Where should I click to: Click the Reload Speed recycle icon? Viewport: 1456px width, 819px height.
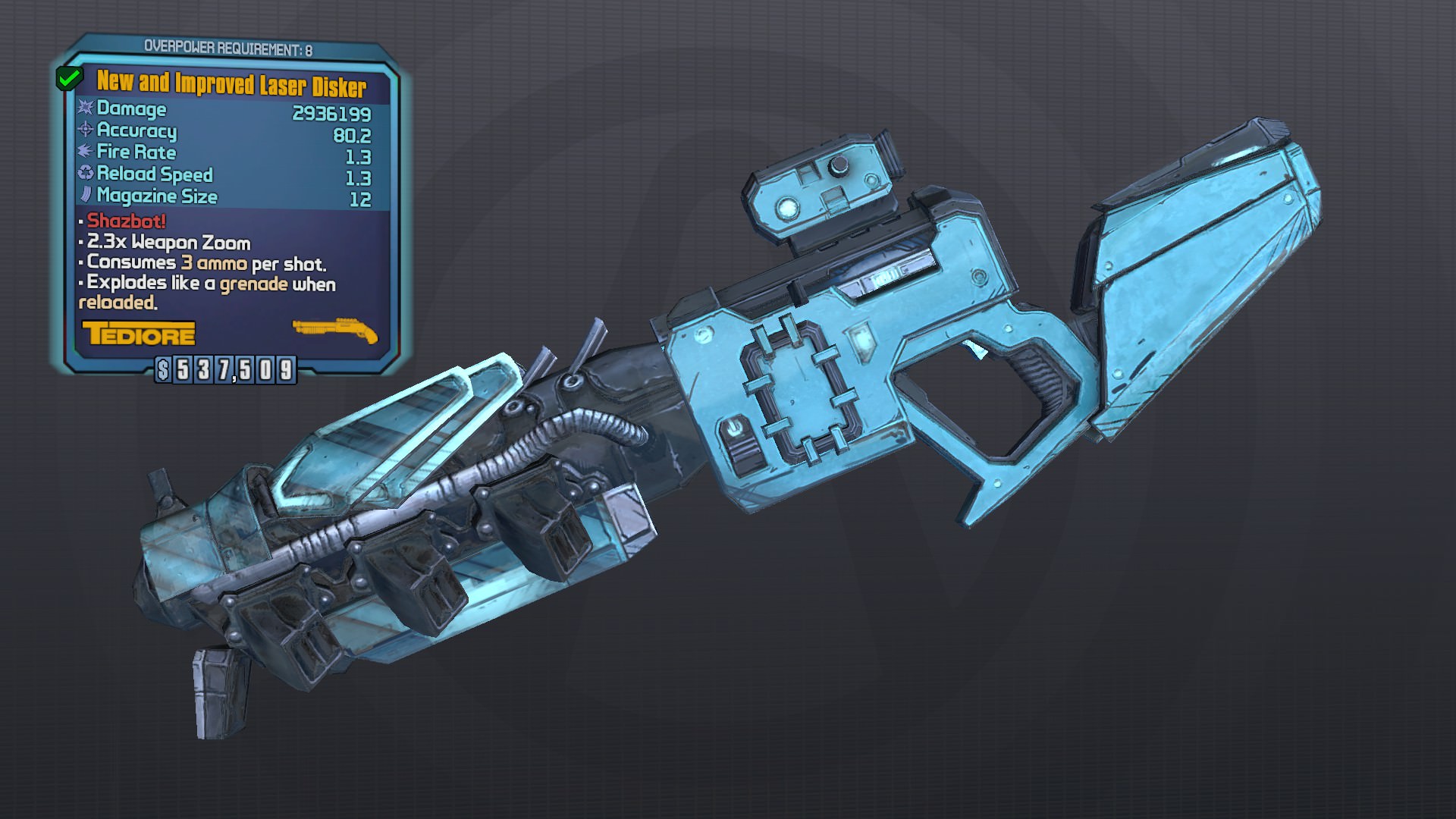coord(84,175)
